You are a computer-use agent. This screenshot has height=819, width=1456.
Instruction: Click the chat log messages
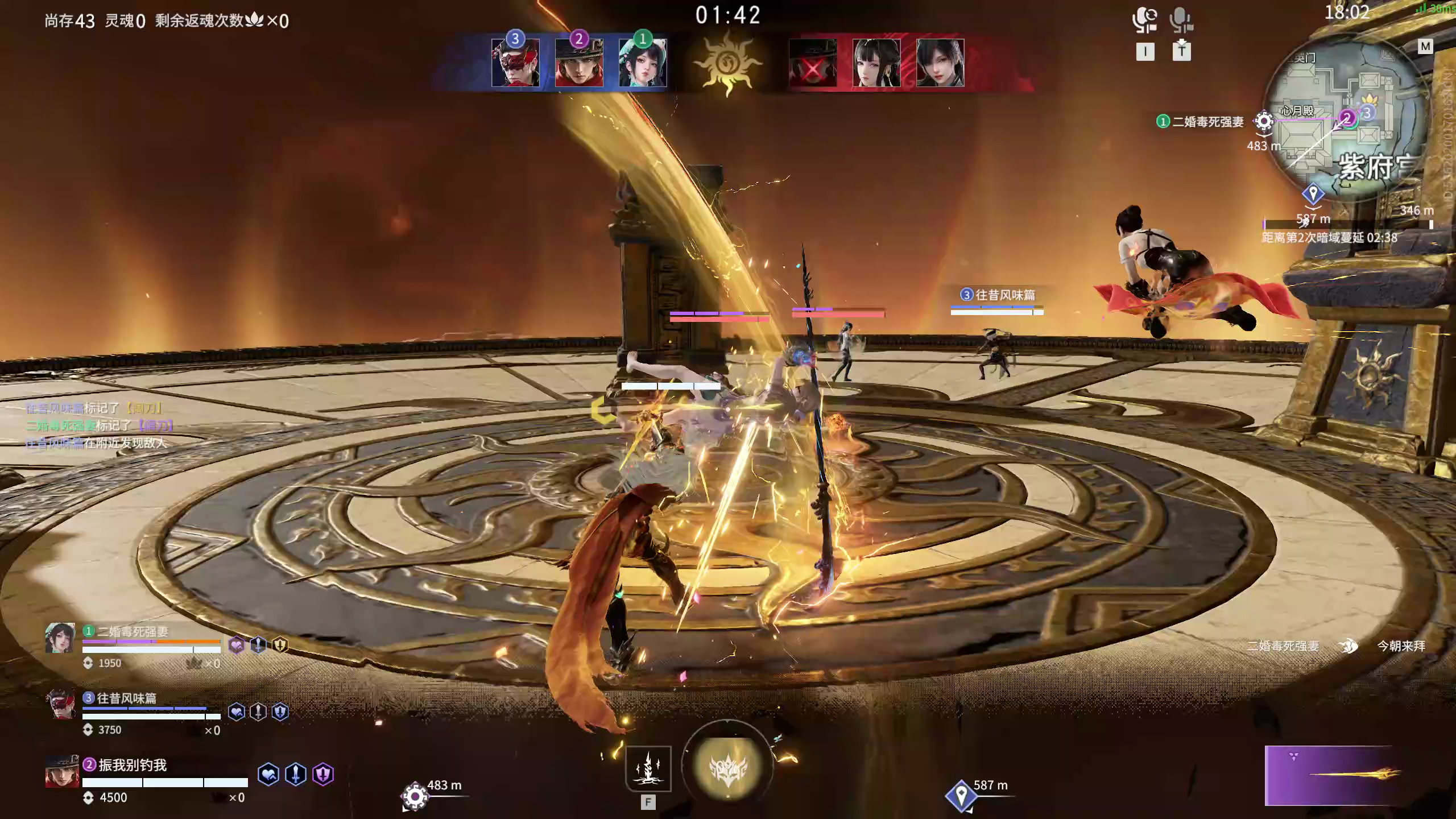click(x=97, y=425)
